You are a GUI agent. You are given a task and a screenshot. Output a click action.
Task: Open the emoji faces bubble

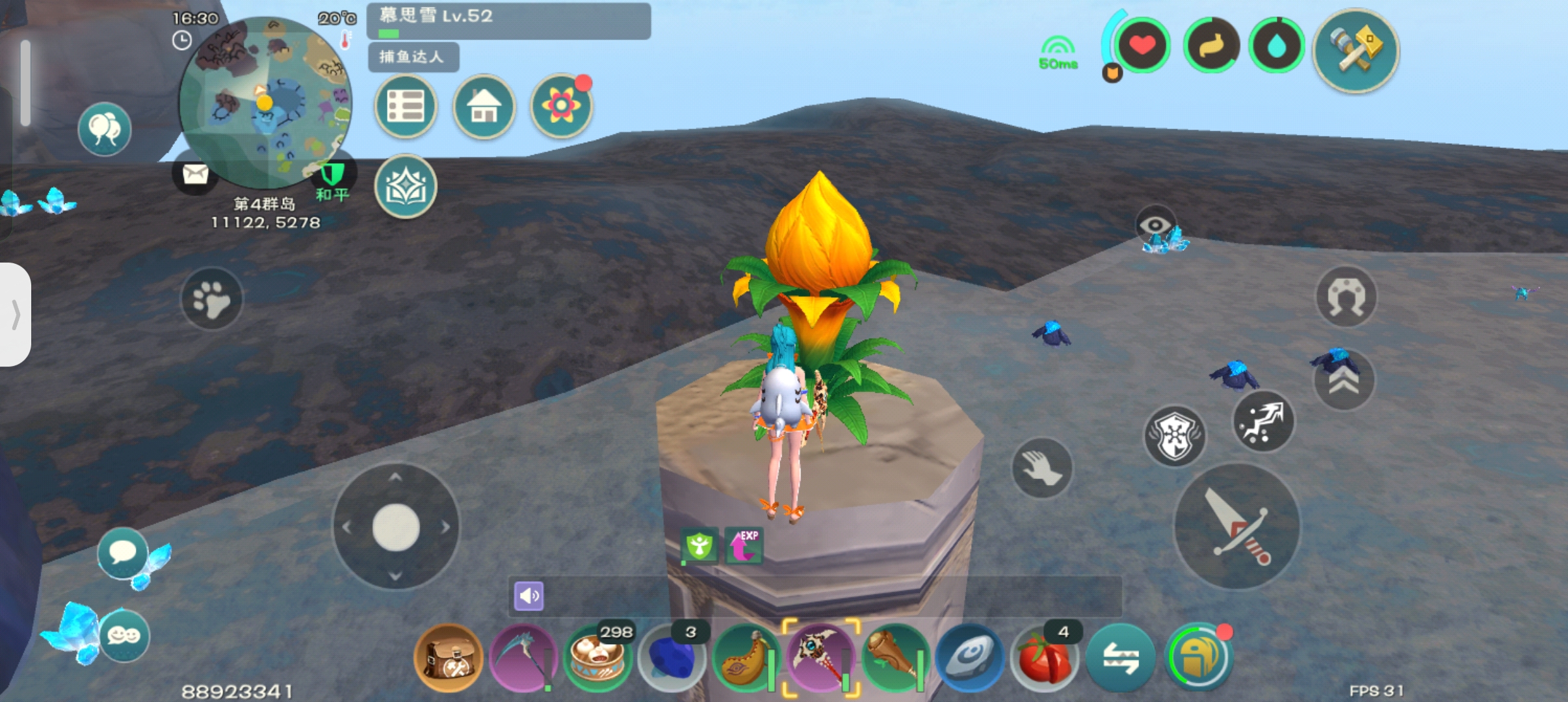pos(124,635)
